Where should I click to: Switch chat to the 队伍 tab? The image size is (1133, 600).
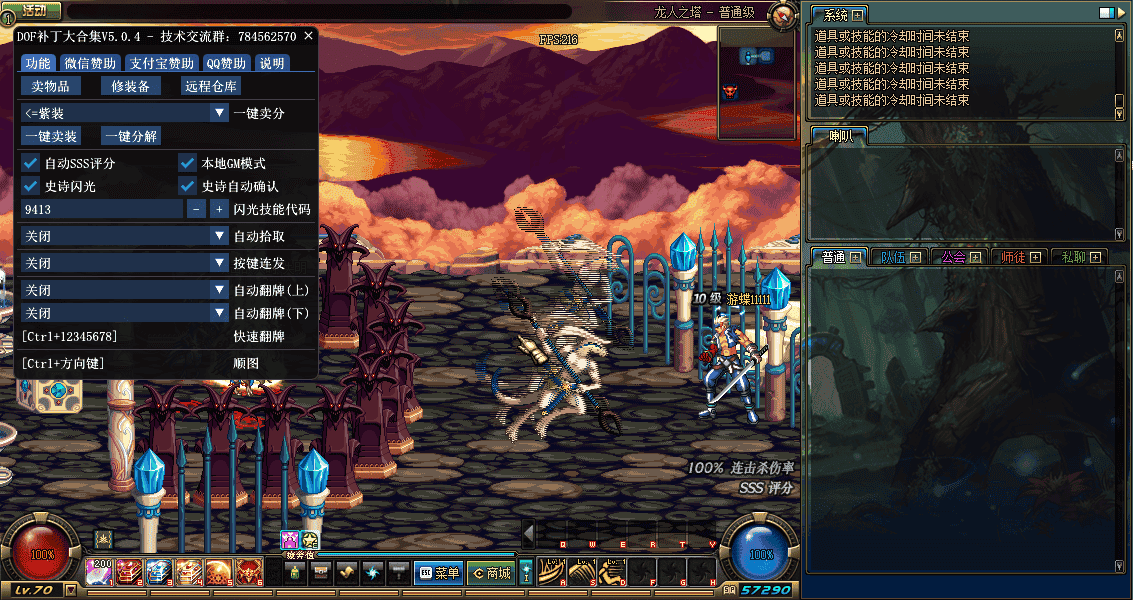[897, 257]
